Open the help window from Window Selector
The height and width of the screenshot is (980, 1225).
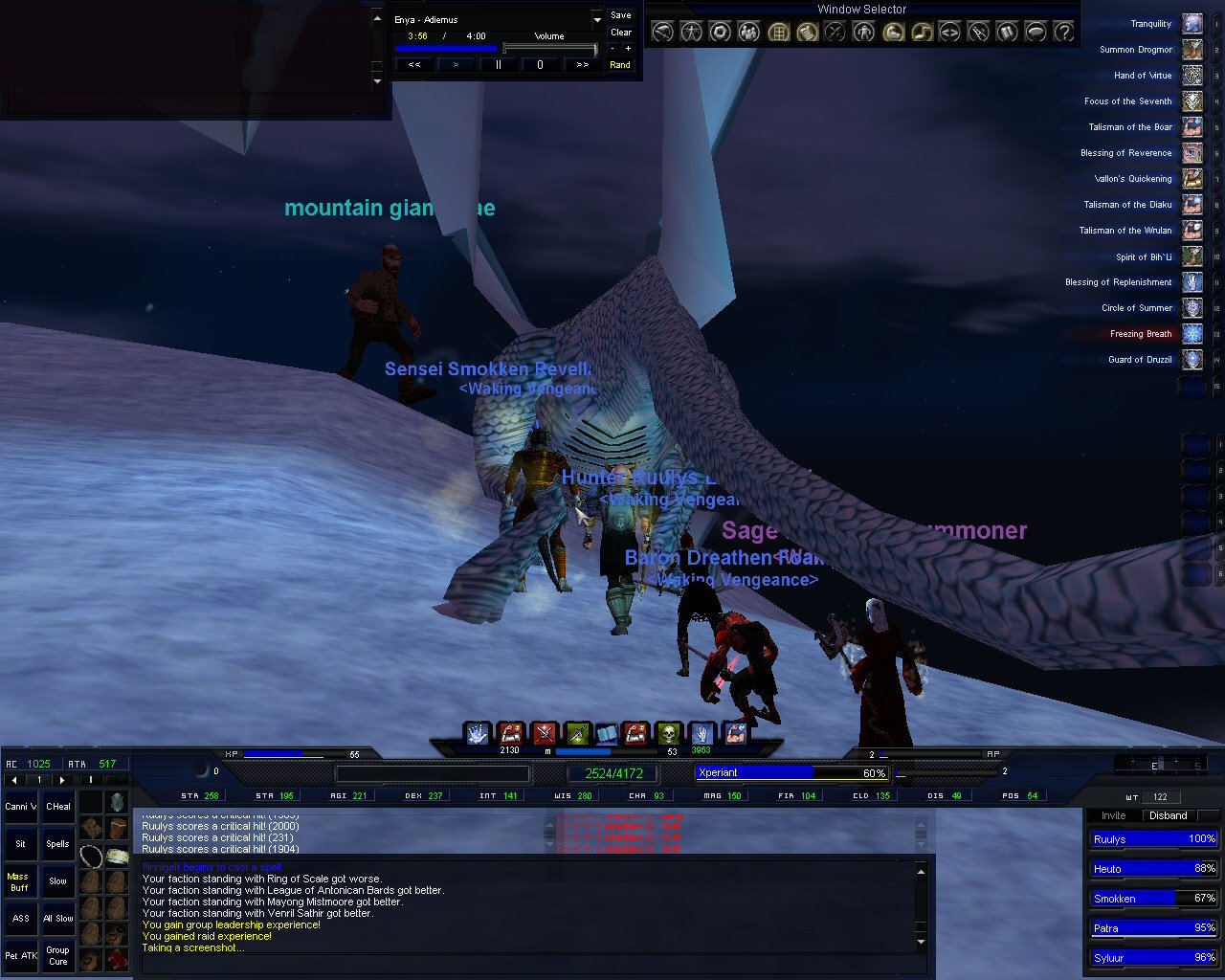(1063, 32)
